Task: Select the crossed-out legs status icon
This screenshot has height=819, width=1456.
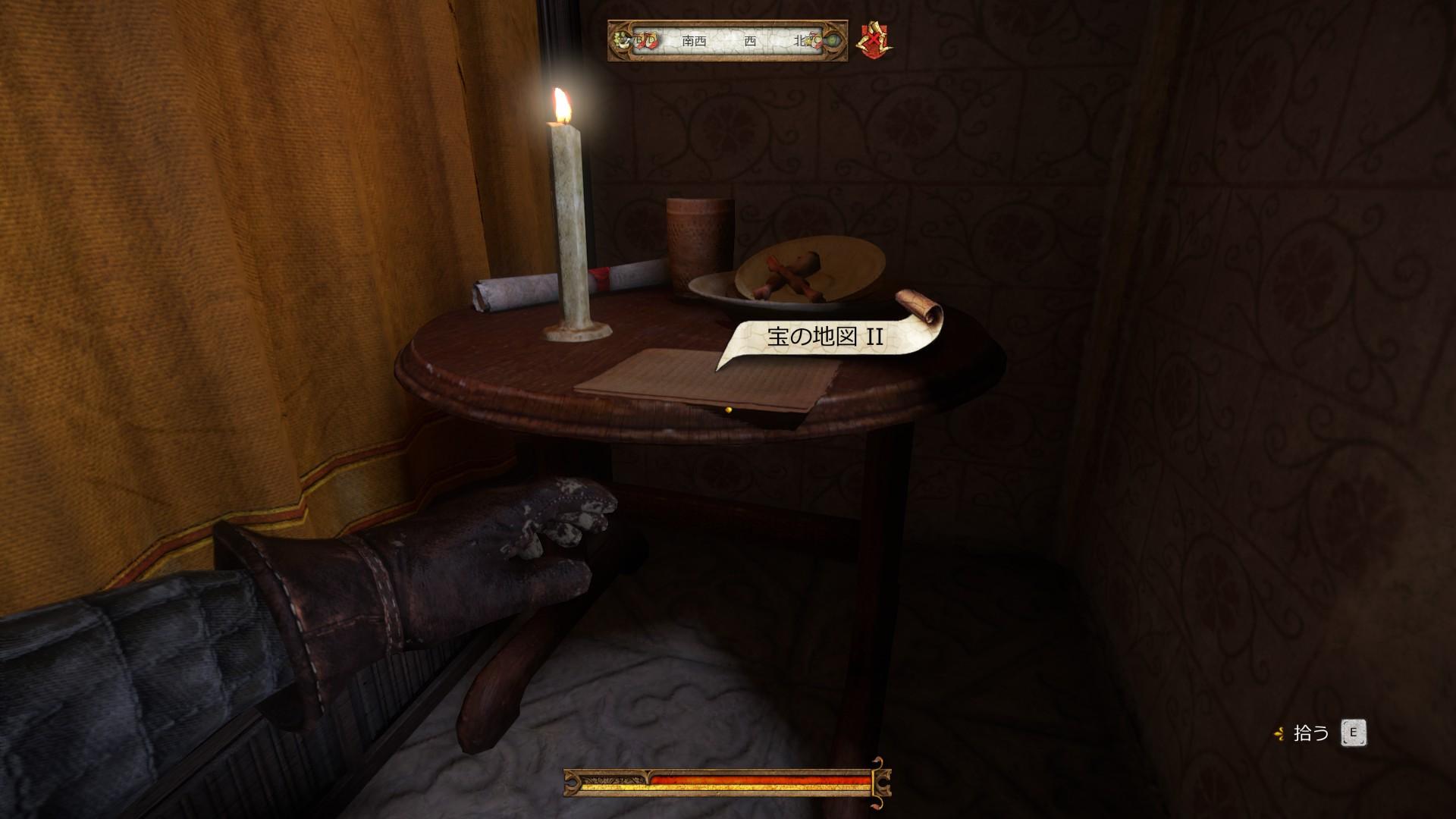Action: coord(875,41)
